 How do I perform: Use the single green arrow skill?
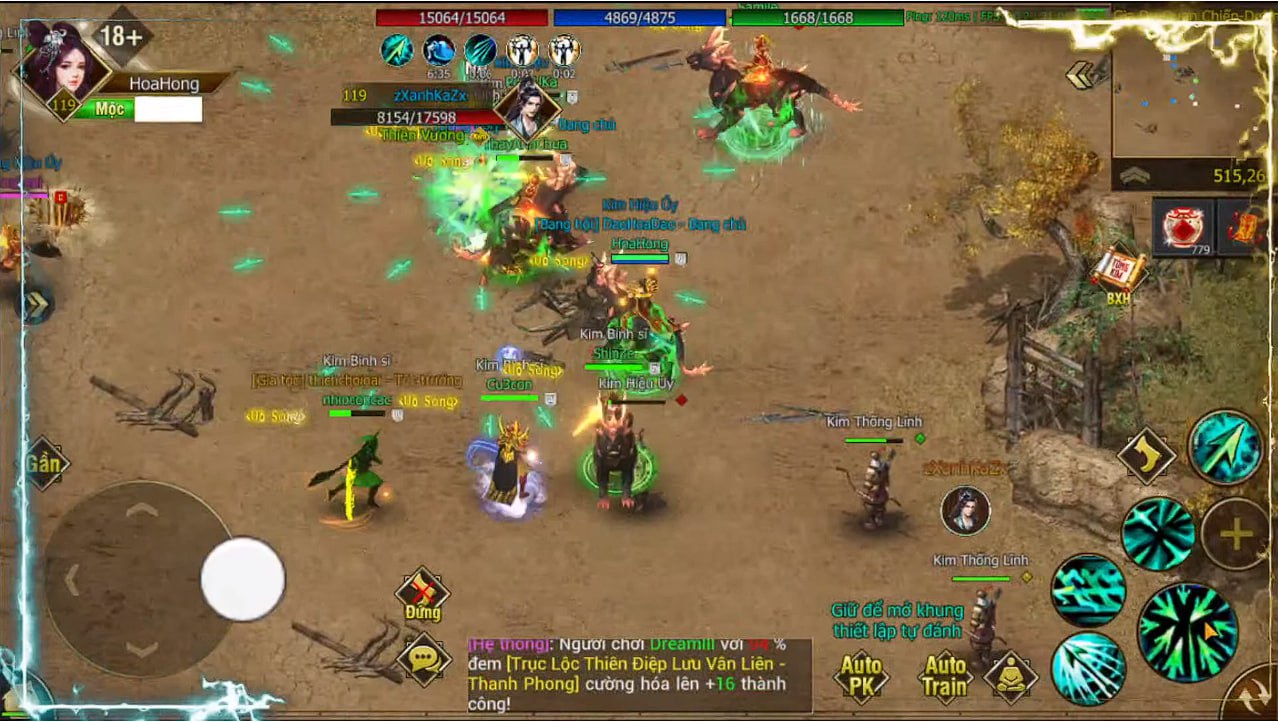(1226, 447)
